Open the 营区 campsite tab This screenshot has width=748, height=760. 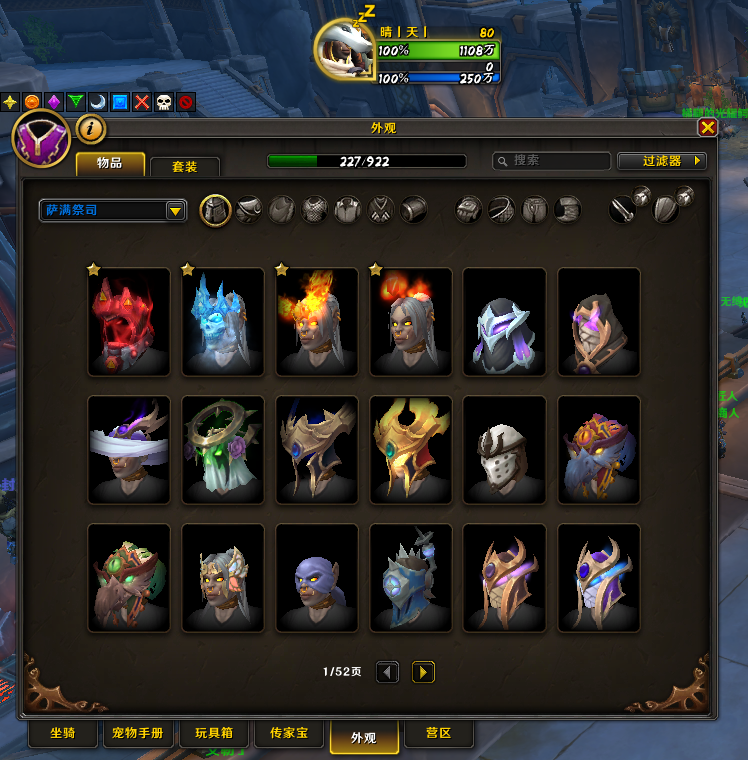click(438, 734)
